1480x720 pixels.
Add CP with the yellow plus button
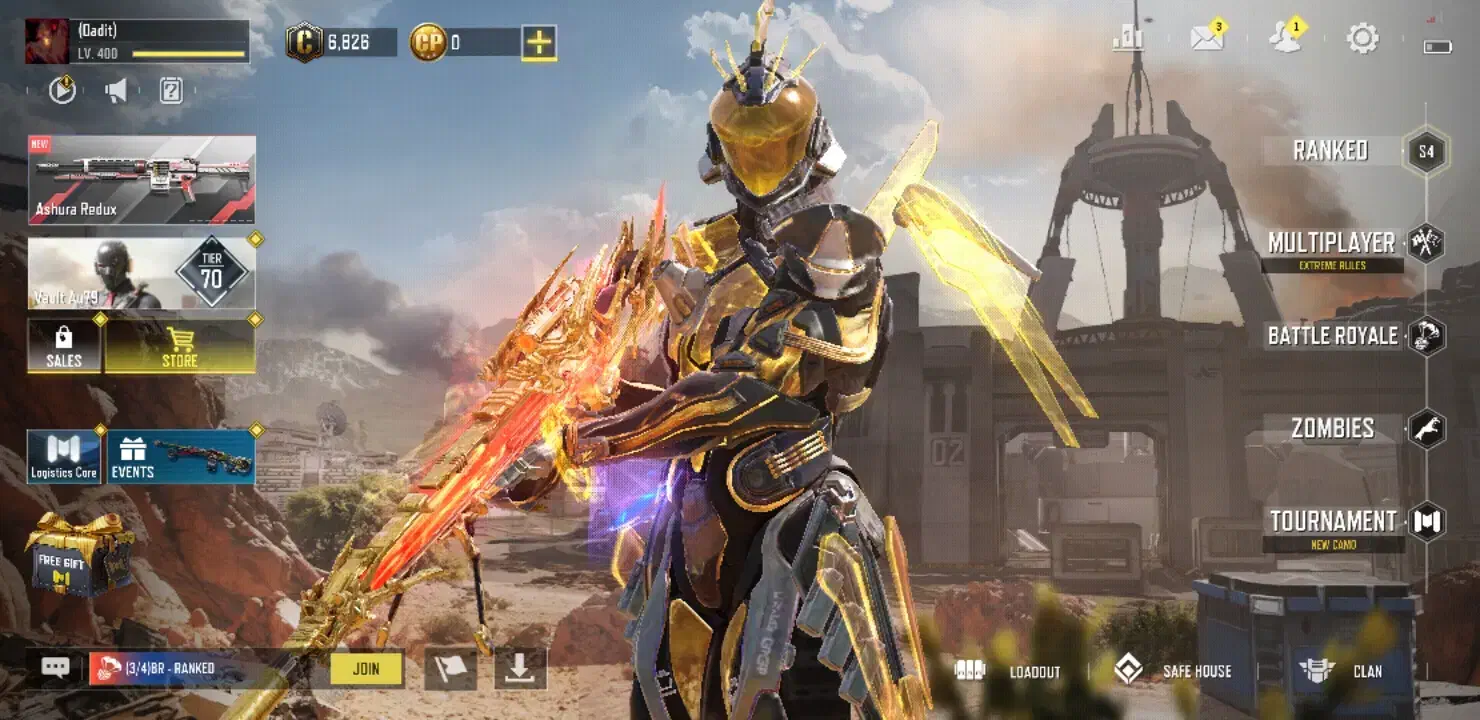pos(539,42)
